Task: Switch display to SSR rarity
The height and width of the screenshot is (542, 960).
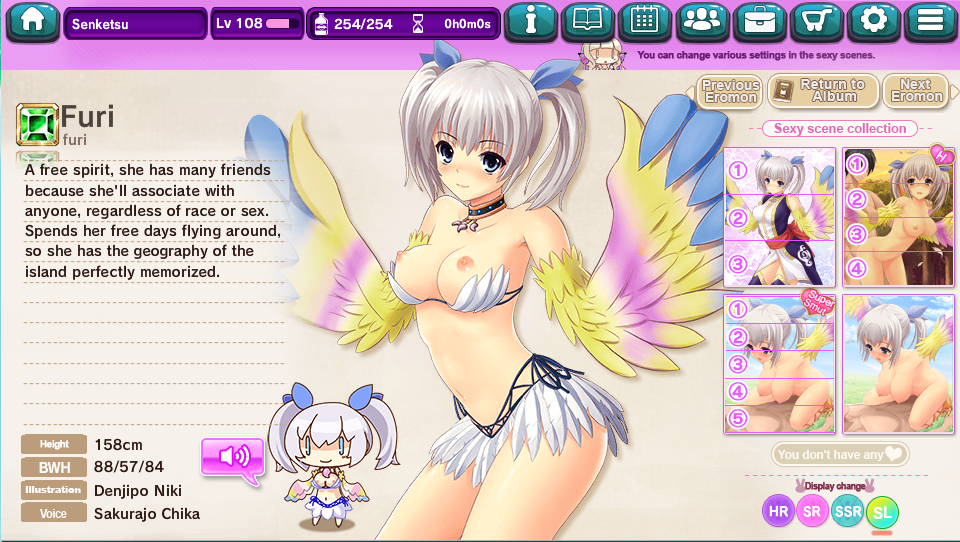Action: [848, 512]
